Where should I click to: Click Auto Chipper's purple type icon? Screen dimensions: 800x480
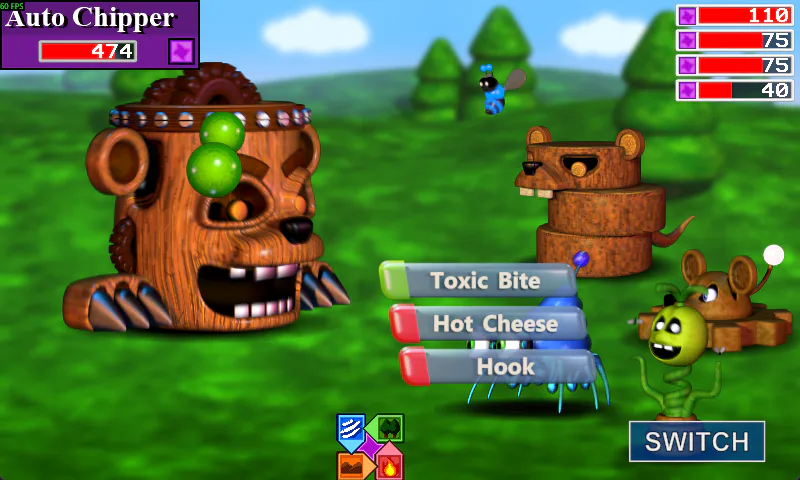[181, 51]
